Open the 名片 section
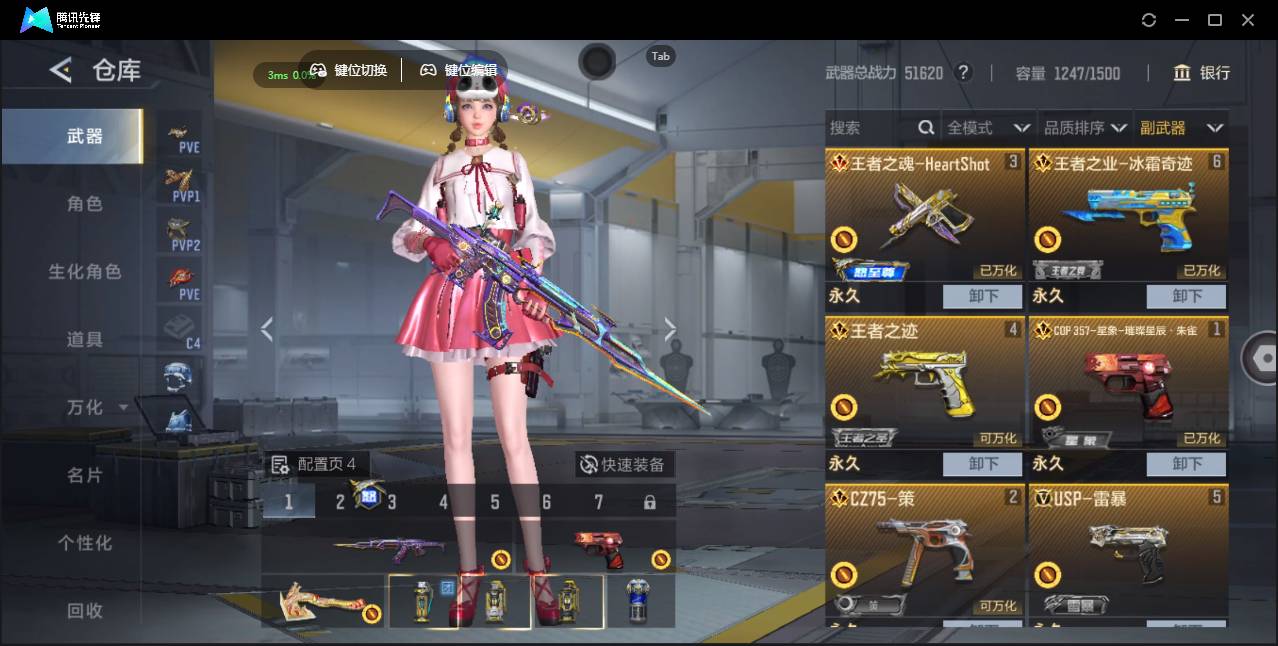Screen dimensions: 1278x646 pyautogui.click(x=85, y=475)
